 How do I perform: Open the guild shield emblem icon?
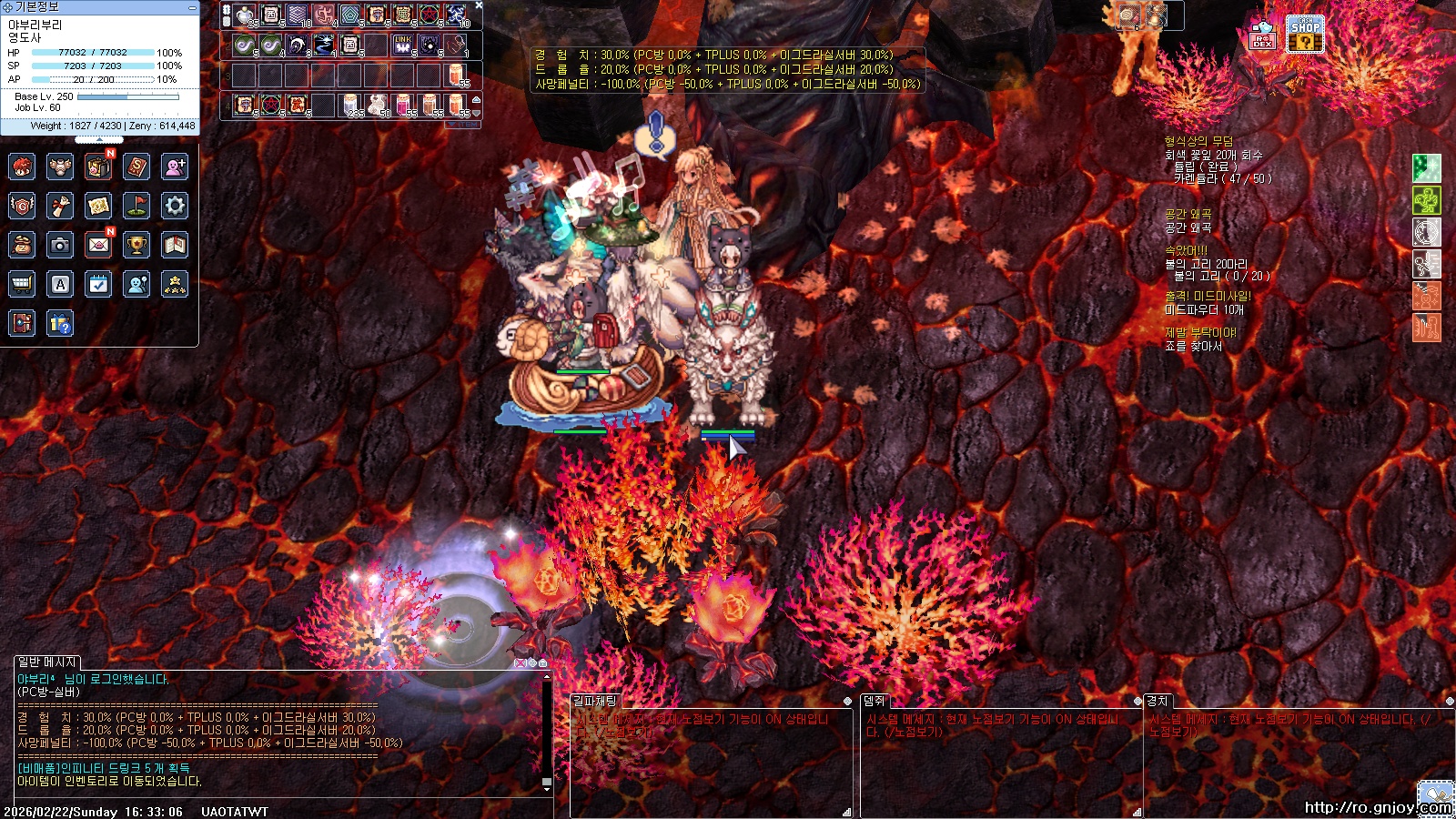coord(22,206)
